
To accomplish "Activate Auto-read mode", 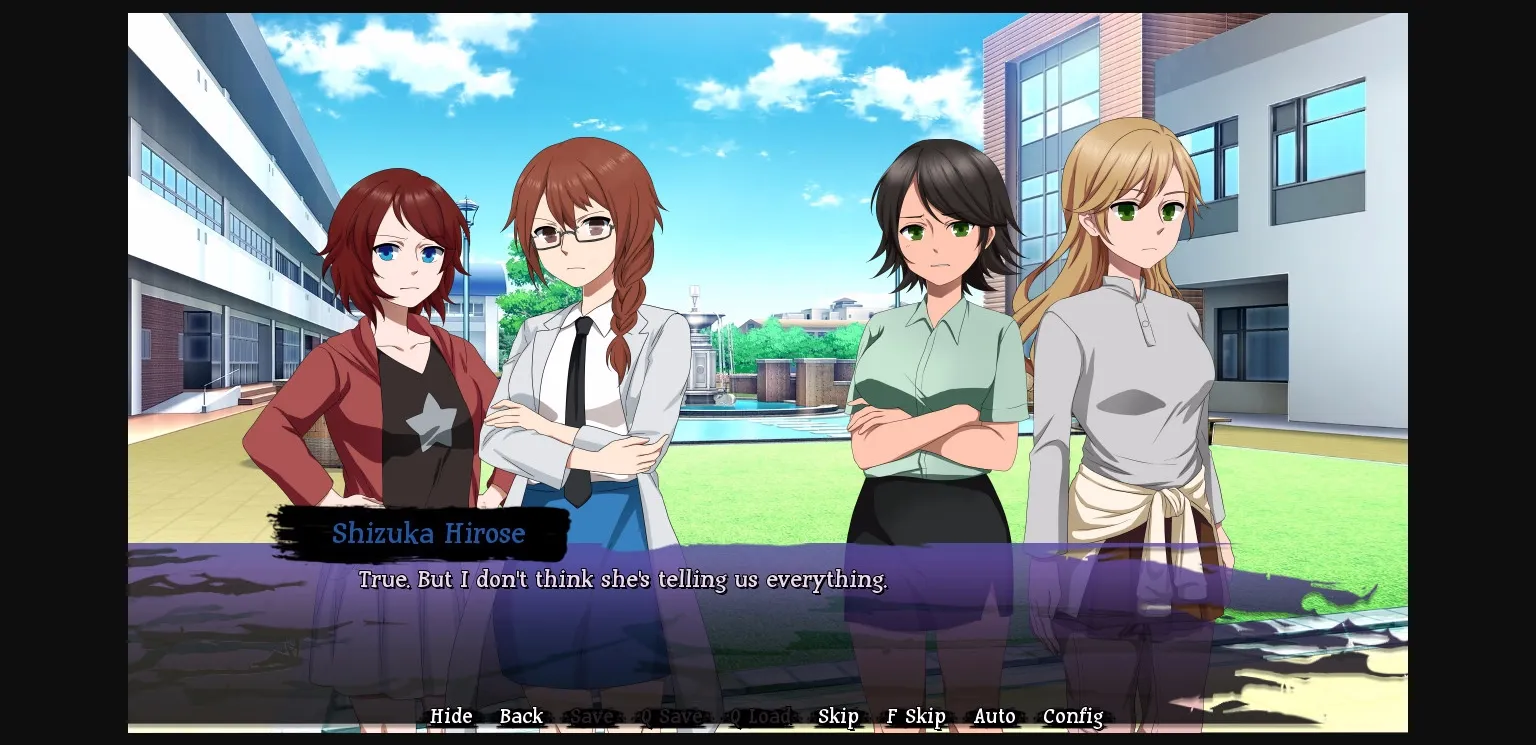I will click(x=994, y=716).
